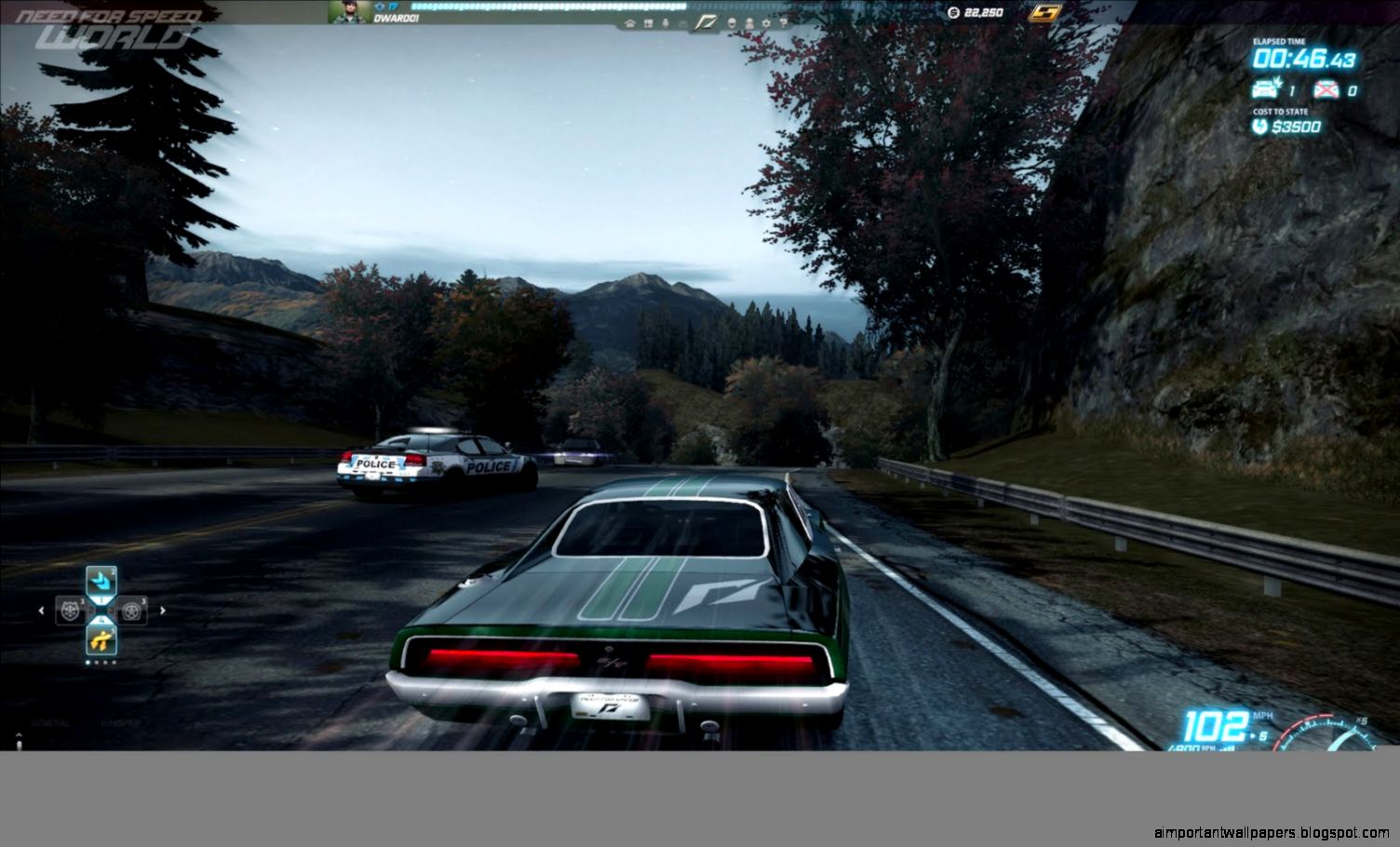The image size is (1400, 847).
Task: Select the shield powerup on the left
Action: 70,610
